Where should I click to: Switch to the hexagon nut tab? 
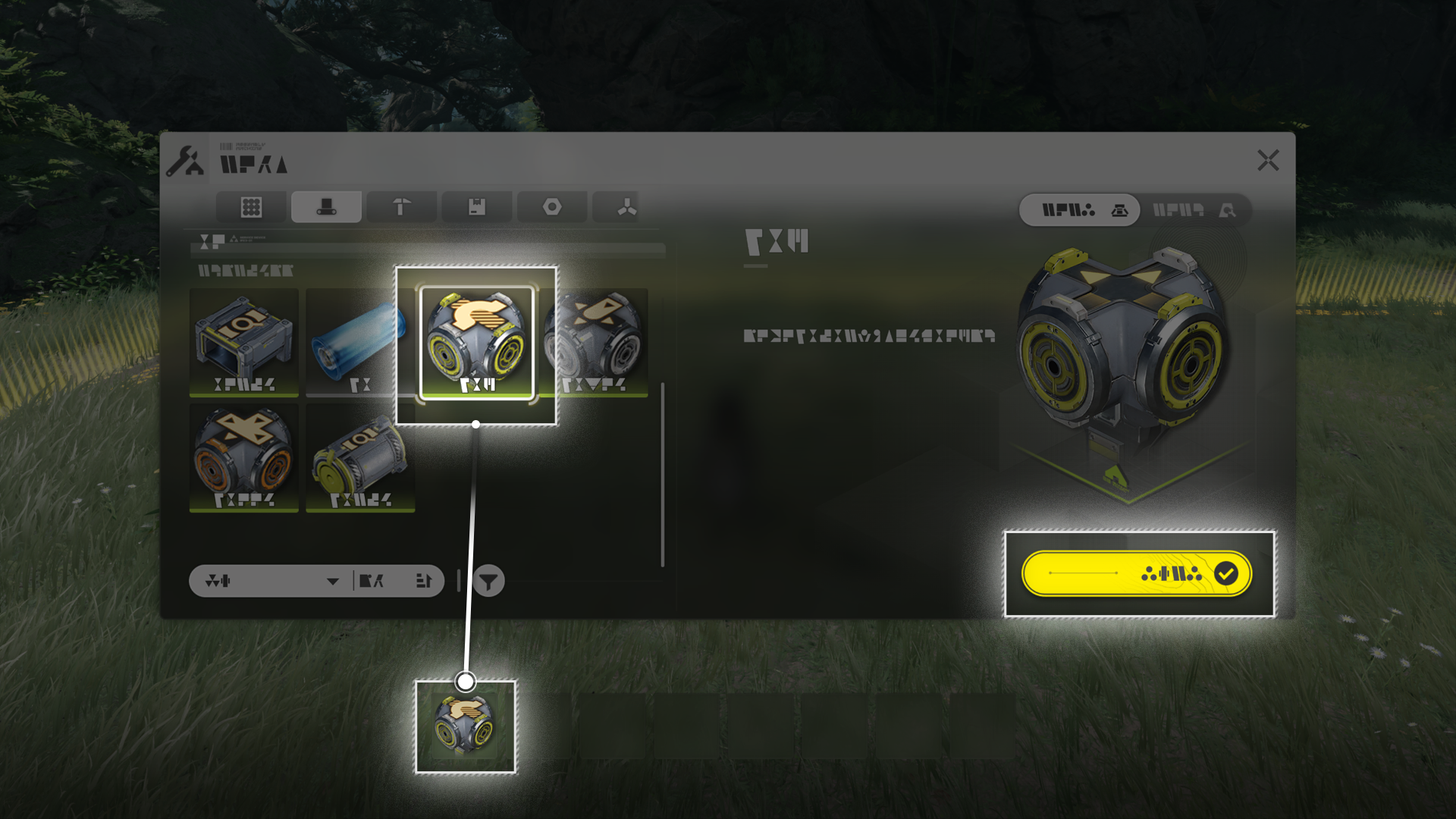click(551, 207)
